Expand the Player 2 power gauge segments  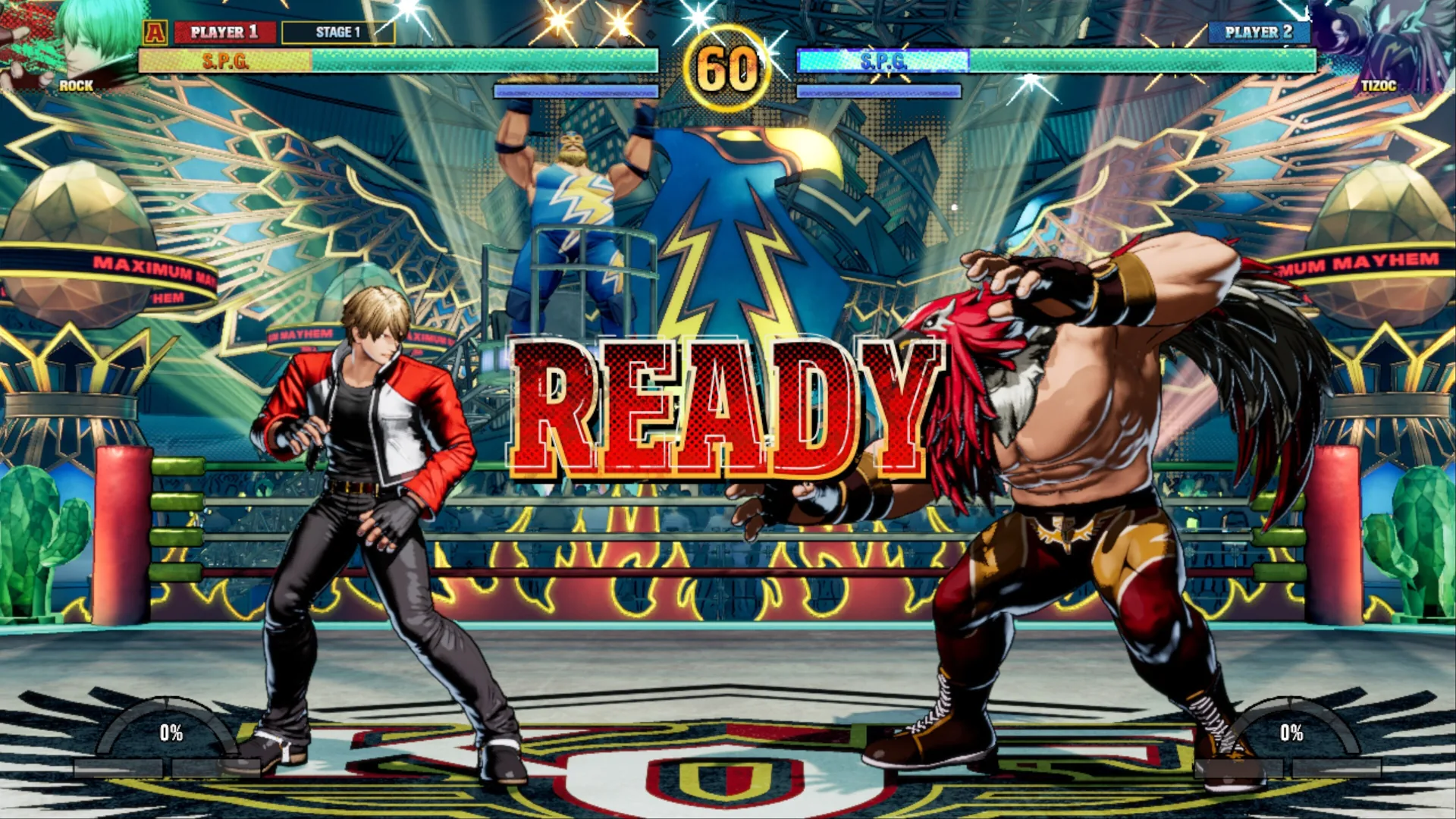tap(1289, 767)
